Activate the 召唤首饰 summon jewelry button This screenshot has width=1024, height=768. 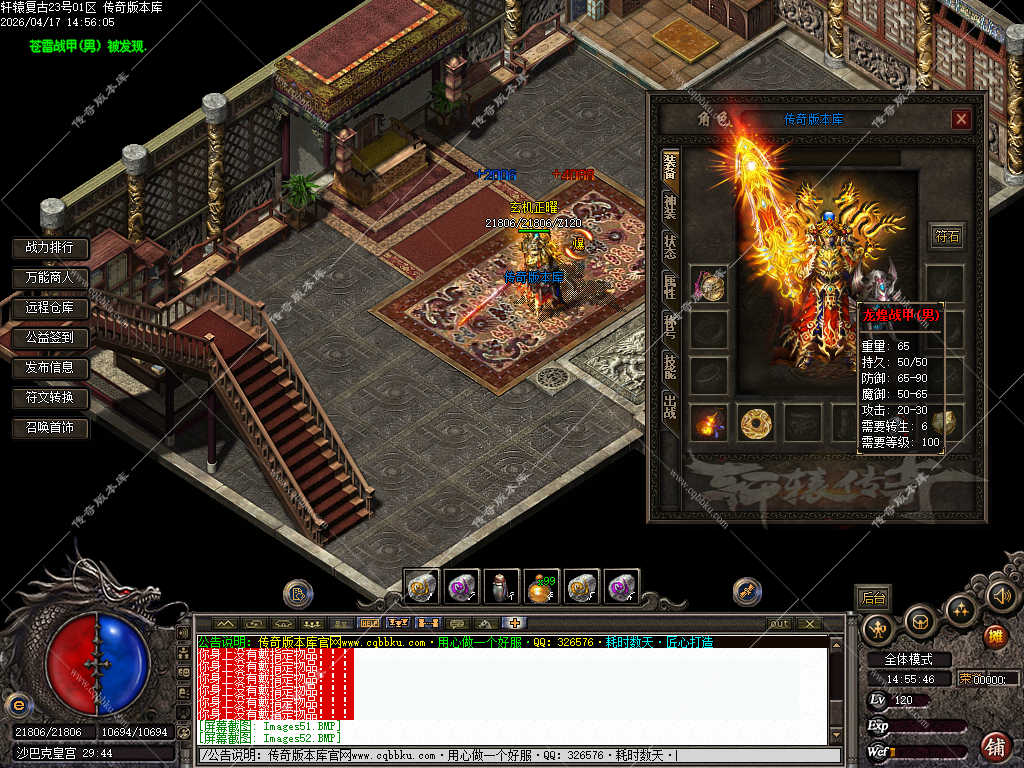coord(50,428)
